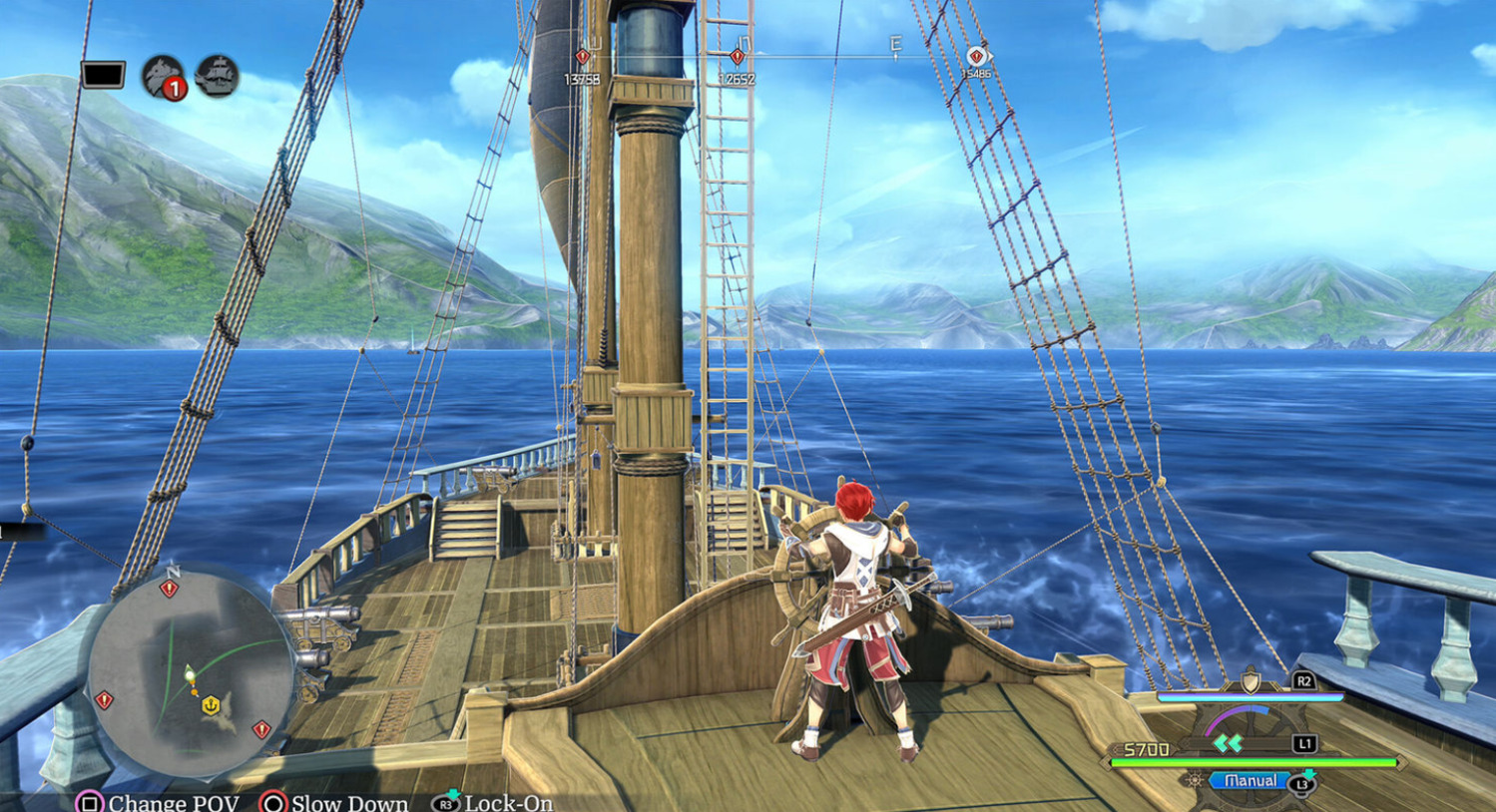
Task: Select the yellow anchor marker on minimap
Action: pos(211,705)
